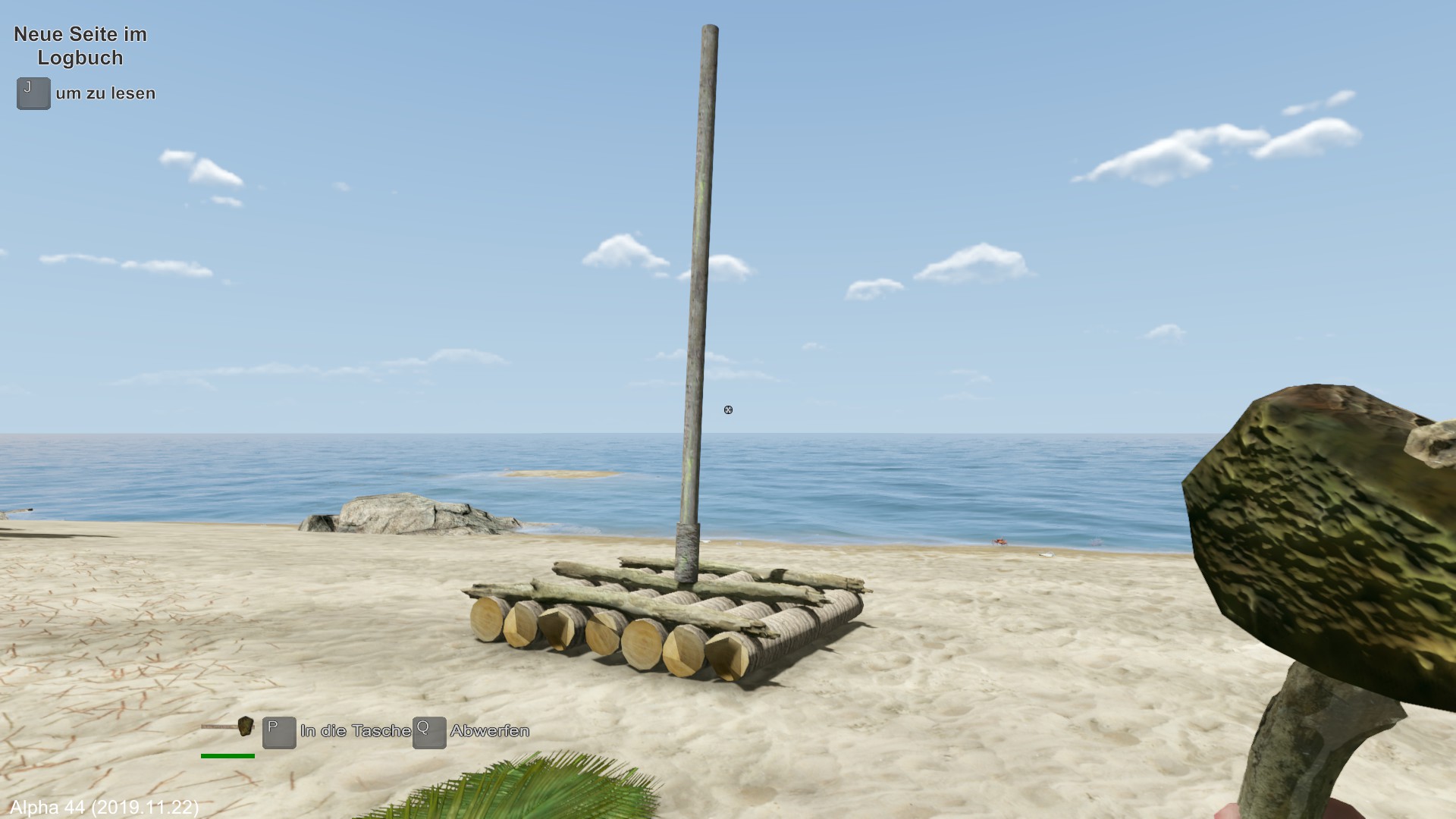
Task: Open the new logbook page notification
Action: coord(80,46)
